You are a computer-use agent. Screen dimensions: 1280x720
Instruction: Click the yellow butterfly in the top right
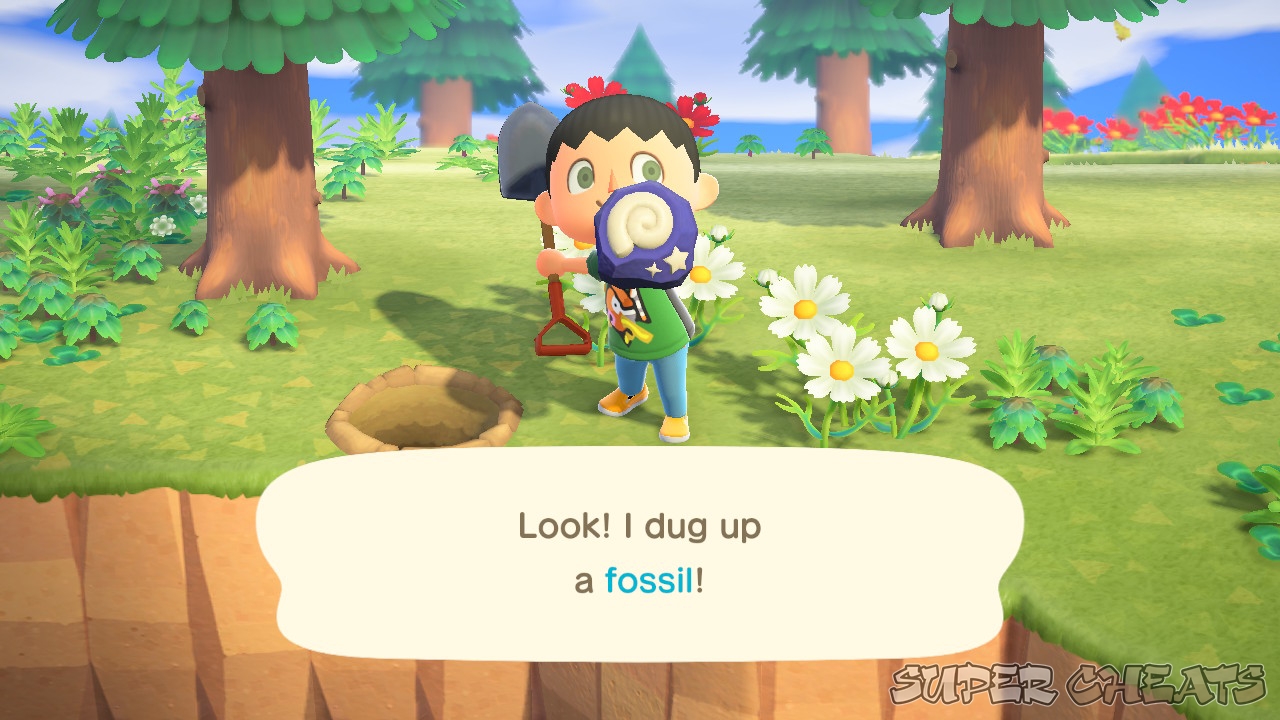(1123, 30)
